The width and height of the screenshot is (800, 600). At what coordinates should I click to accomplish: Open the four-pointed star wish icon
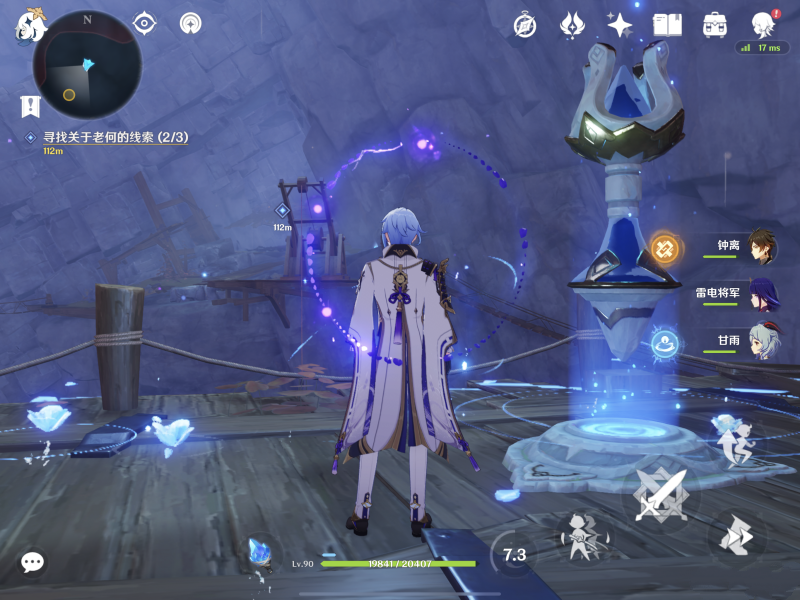[619, 25]
